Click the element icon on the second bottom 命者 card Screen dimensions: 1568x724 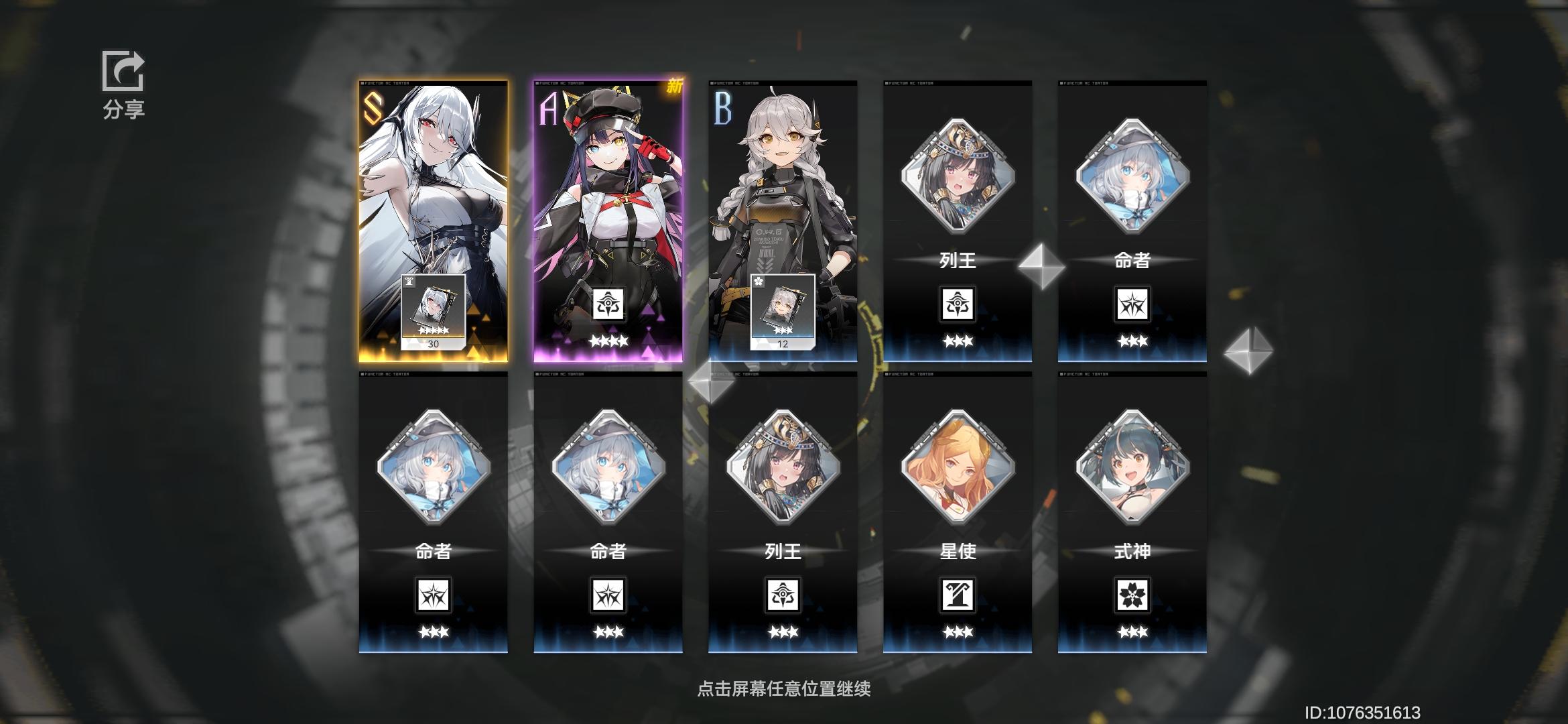[x=608, y=597]
